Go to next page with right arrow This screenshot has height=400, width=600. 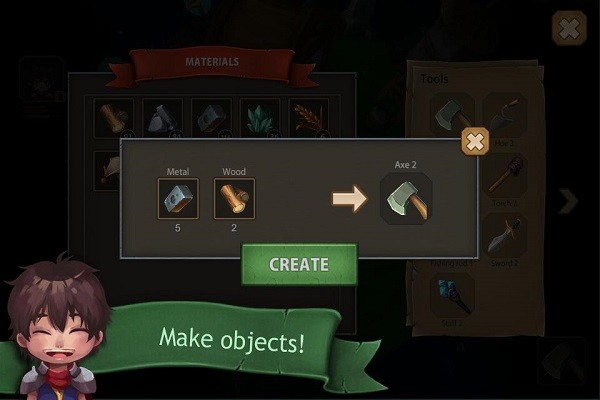point(569,202)
